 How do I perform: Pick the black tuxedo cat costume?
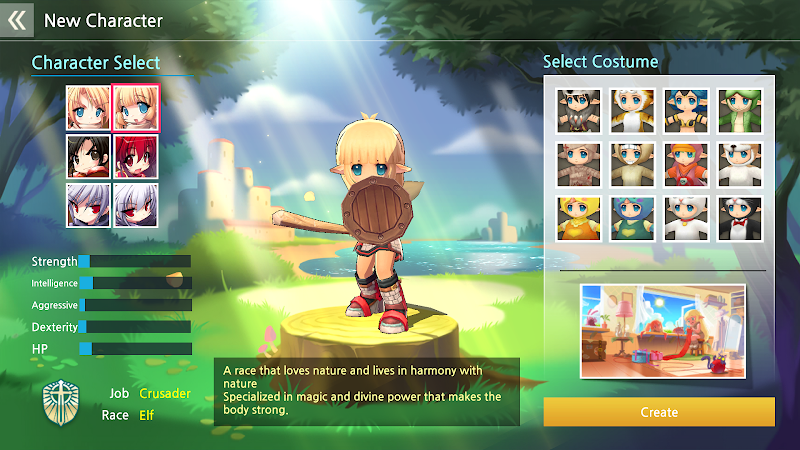739,216
